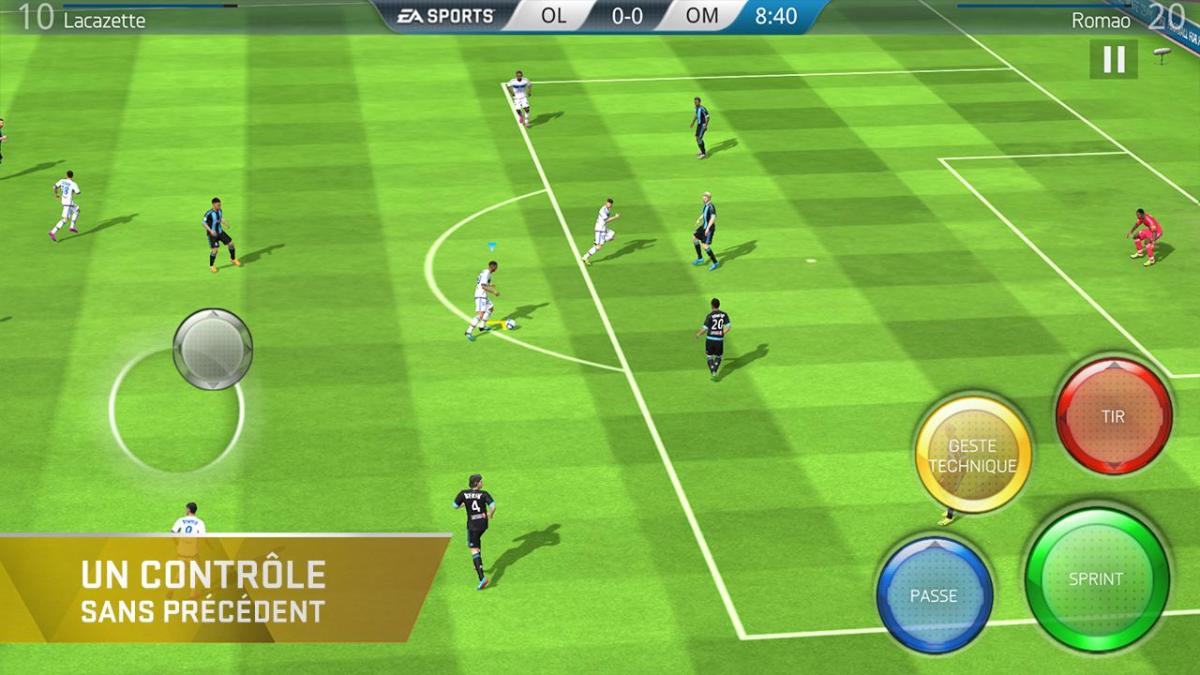The height and width of the screenshot is (675, 1200).
Task: Activate the yellow Geste Technique button
Action: pos(973,456)
